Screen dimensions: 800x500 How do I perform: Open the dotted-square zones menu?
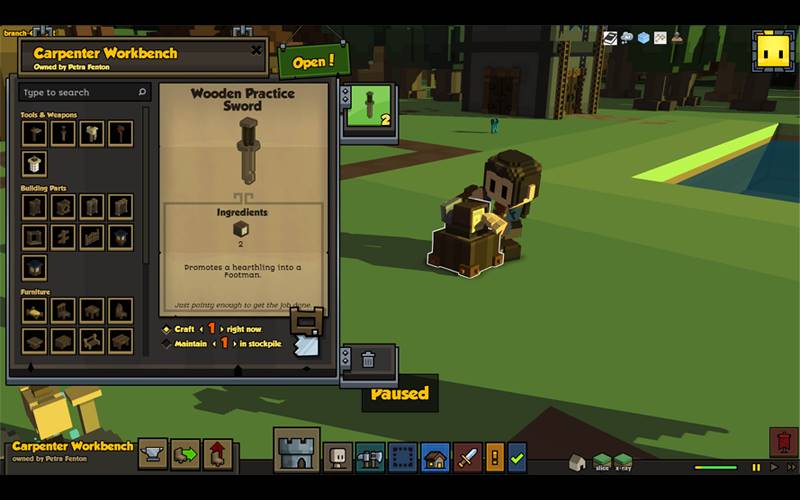pyautogui.click(x=402, y=457)
